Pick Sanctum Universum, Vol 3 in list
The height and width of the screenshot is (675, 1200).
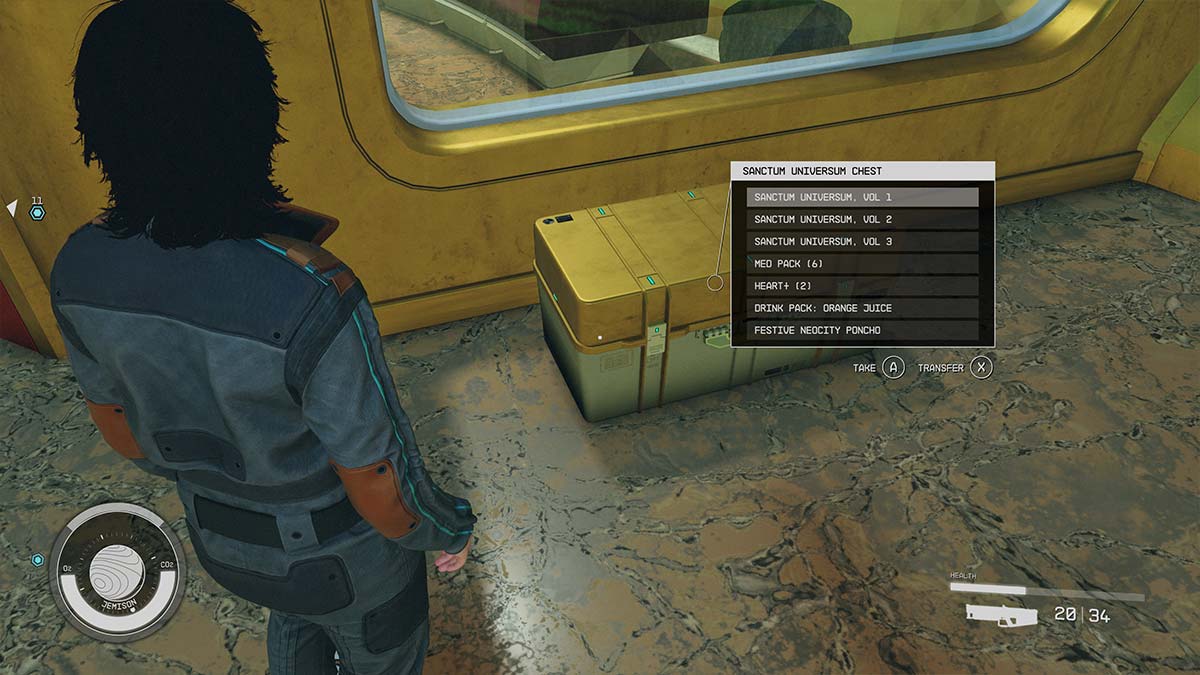862,242
